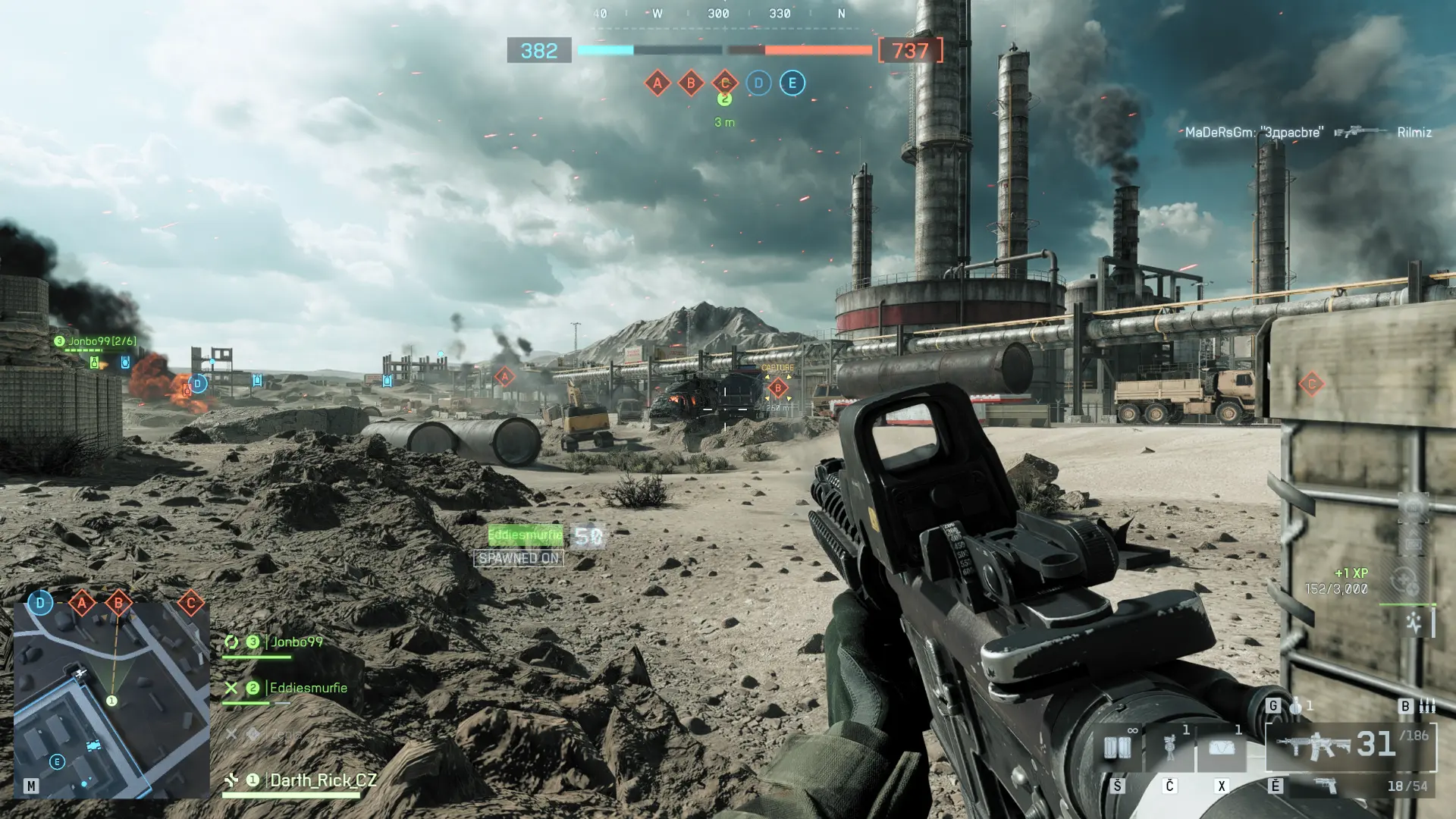Pick objective E in the top bar
The height and width of the screenshot is (819, 1456).
[x=792, y=83]
